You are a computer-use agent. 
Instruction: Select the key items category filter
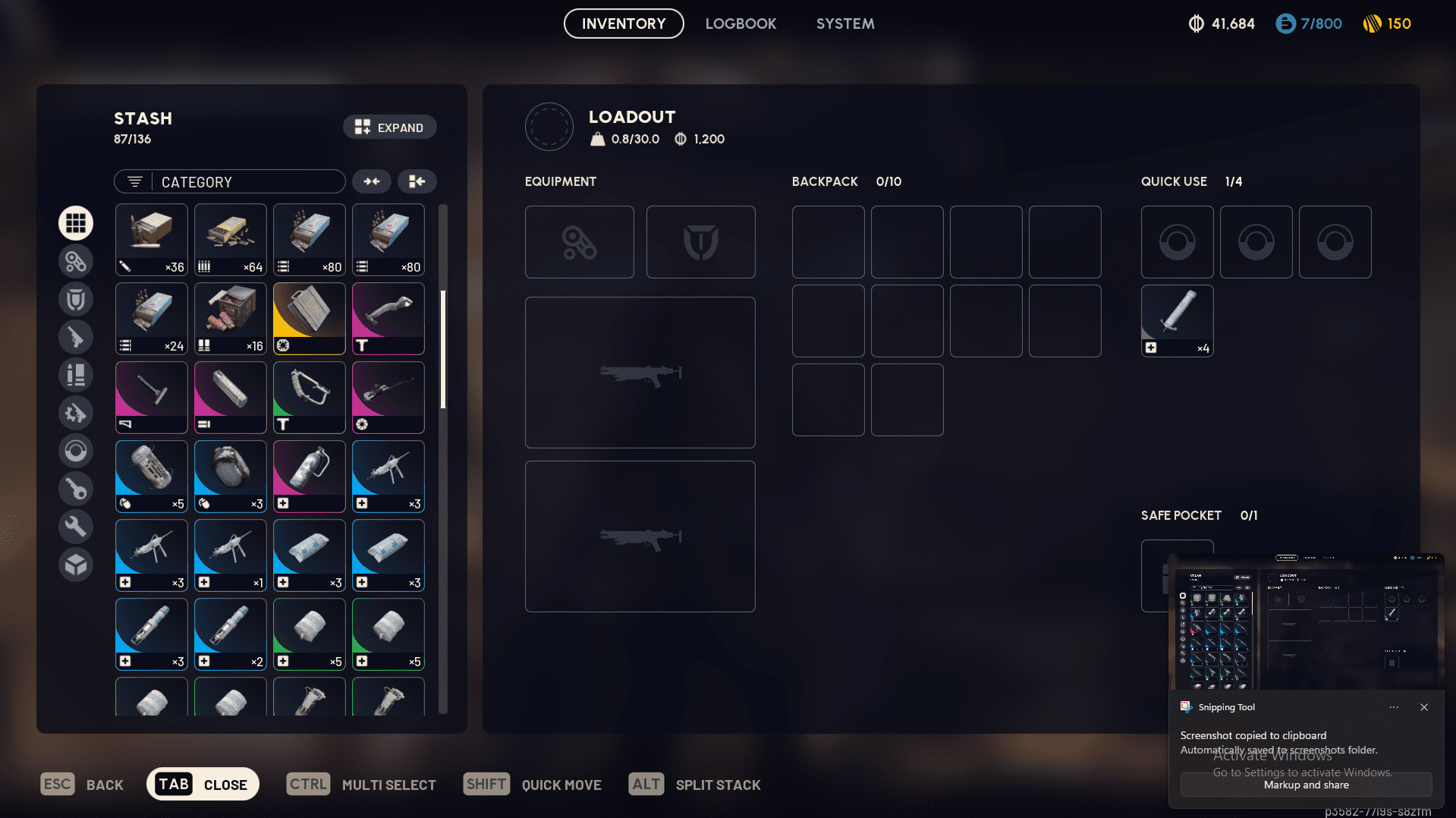click(76, 488)
